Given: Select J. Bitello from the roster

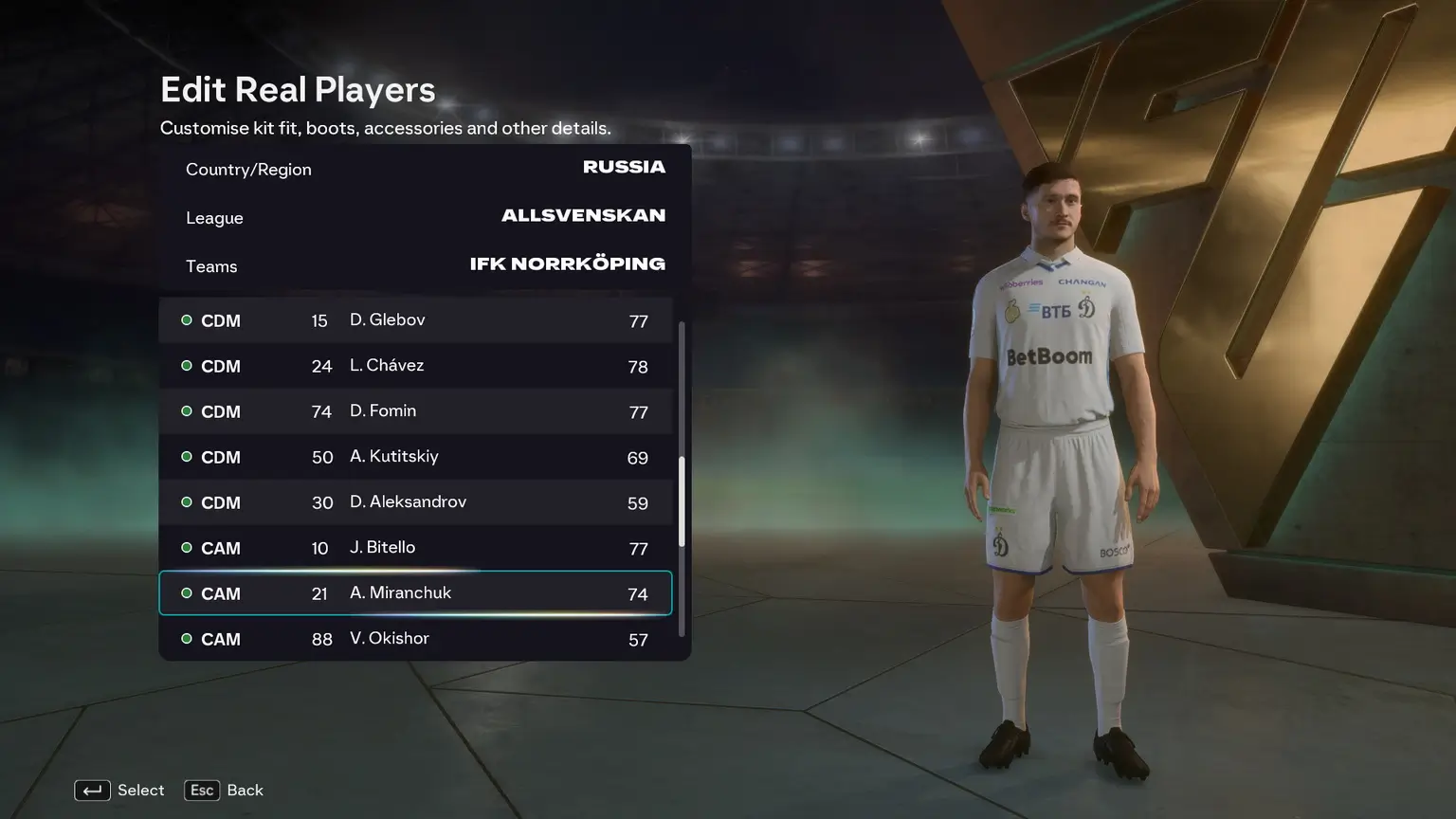Looking at the screenshot, I should 415,548.
